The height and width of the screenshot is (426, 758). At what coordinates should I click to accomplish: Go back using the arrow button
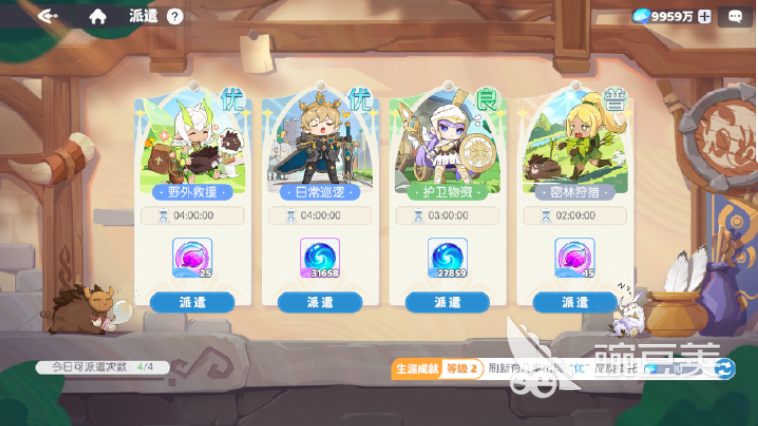(x=47, y=16)
